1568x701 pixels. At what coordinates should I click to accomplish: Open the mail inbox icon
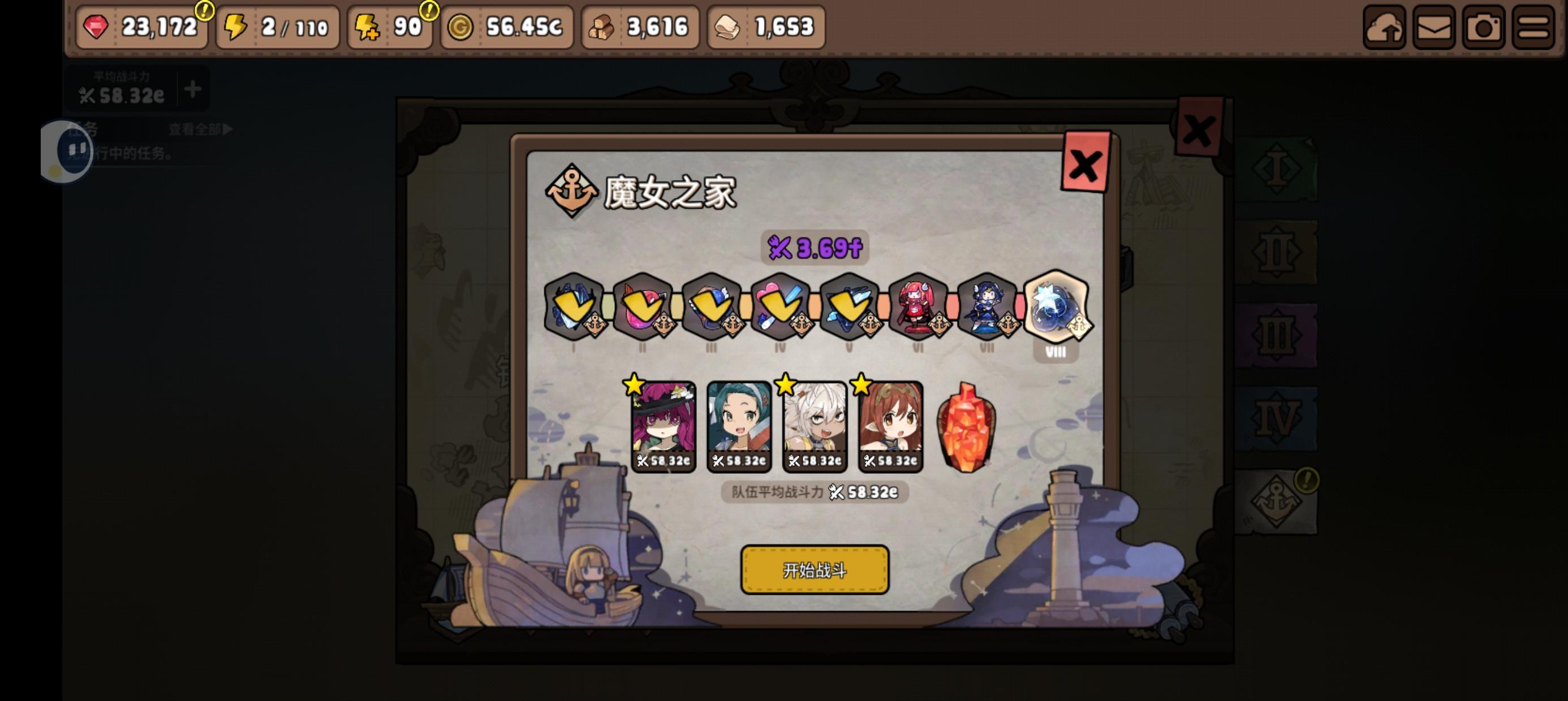point(1433,26)
